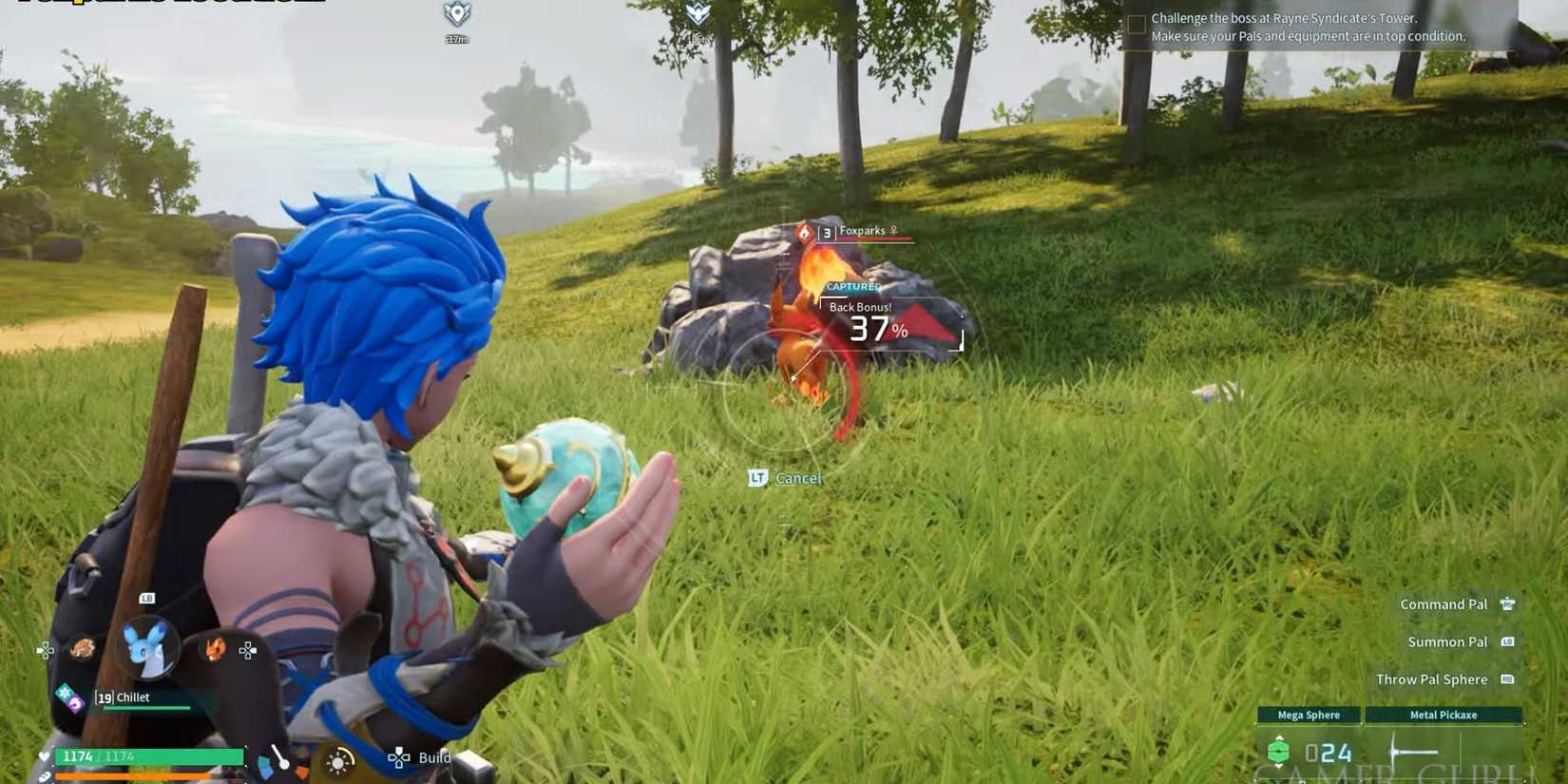Select the brown pal icon left of Chillet
The image size is (1568, 784).
point(83,647)
